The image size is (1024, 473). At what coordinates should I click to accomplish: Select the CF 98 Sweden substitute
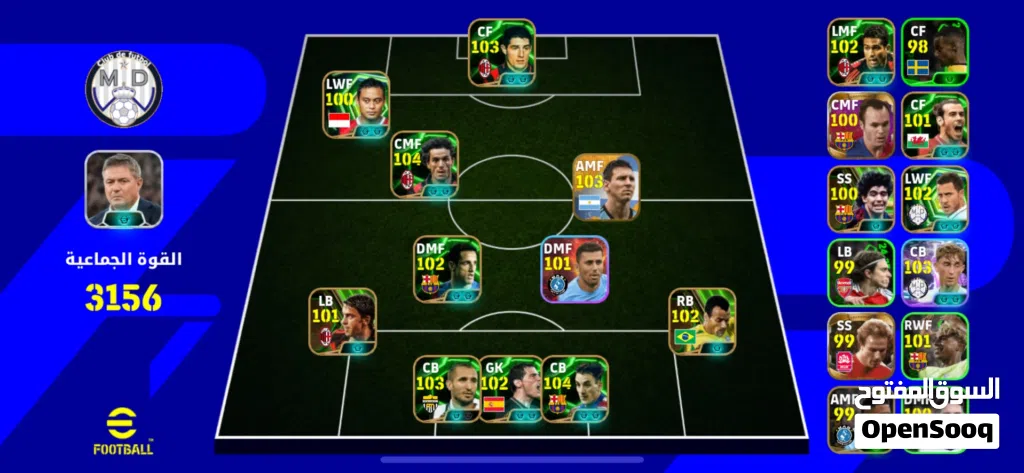pyautogui.click(x=934, y=51)
